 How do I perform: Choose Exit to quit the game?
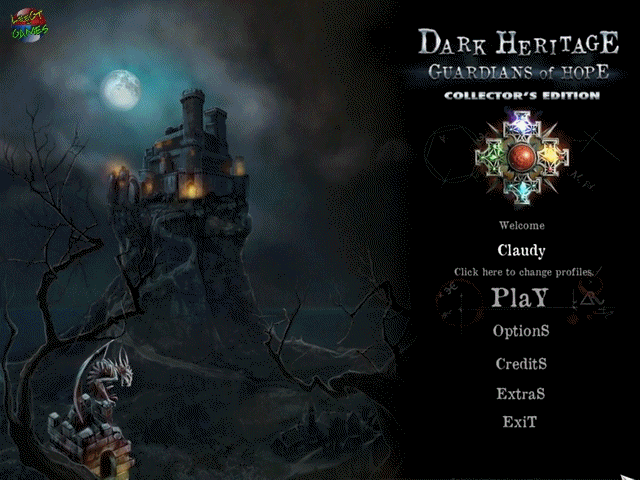pyautogui.click(x=520, y=422)
